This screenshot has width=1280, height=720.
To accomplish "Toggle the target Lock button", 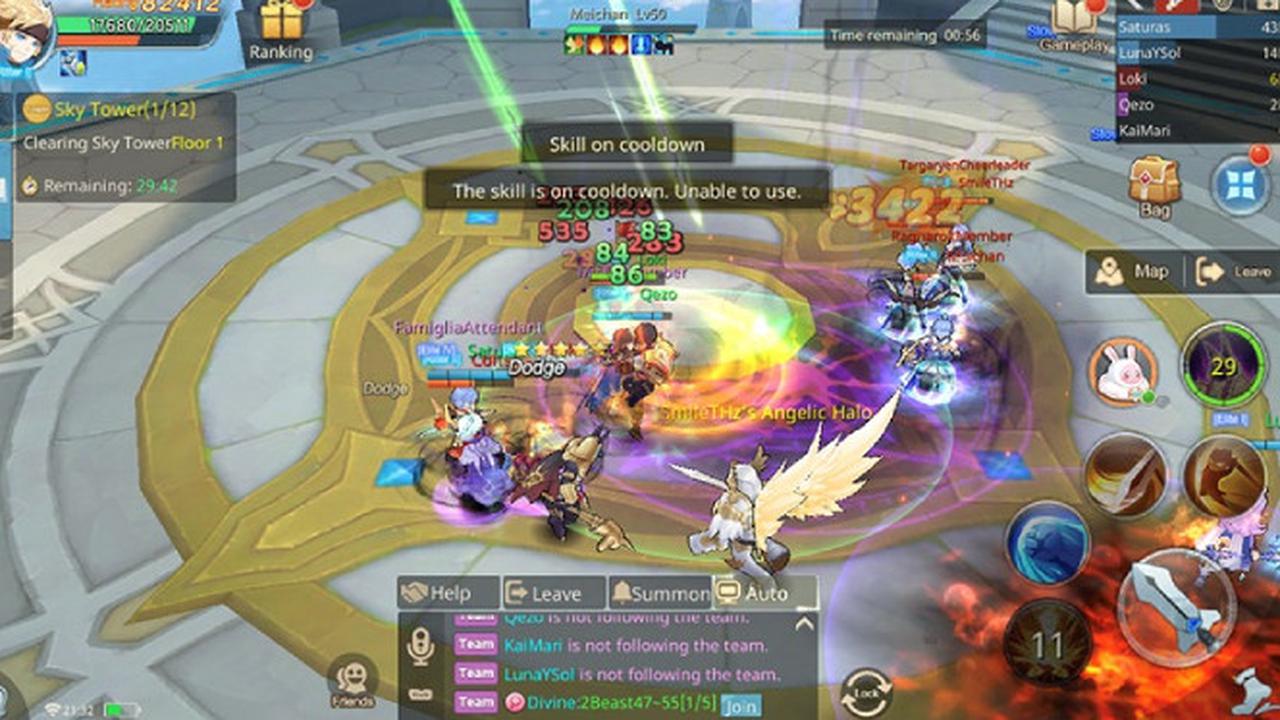I will point(866,693).
